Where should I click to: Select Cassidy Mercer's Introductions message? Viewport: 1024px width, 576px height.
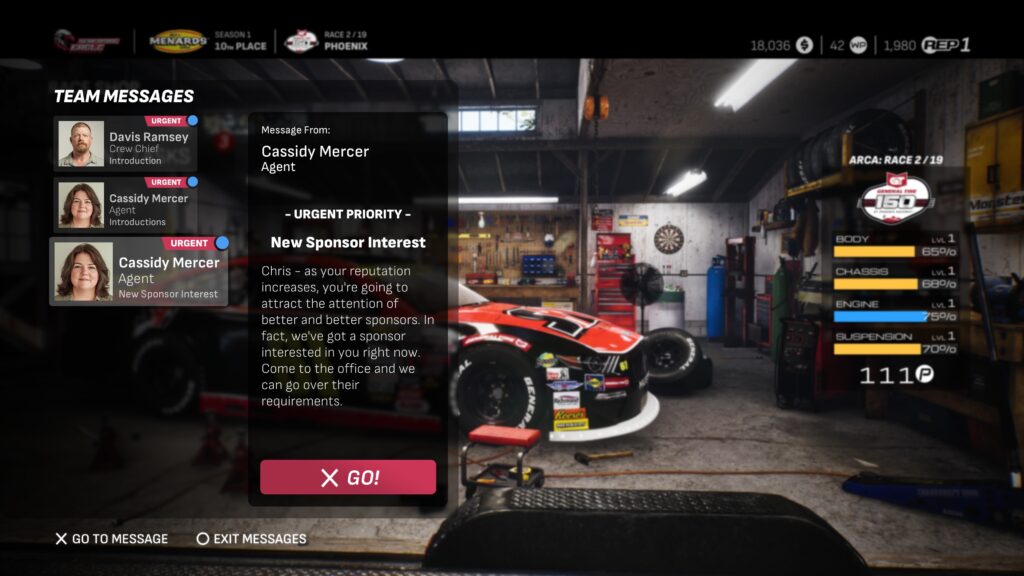(125, 205)
